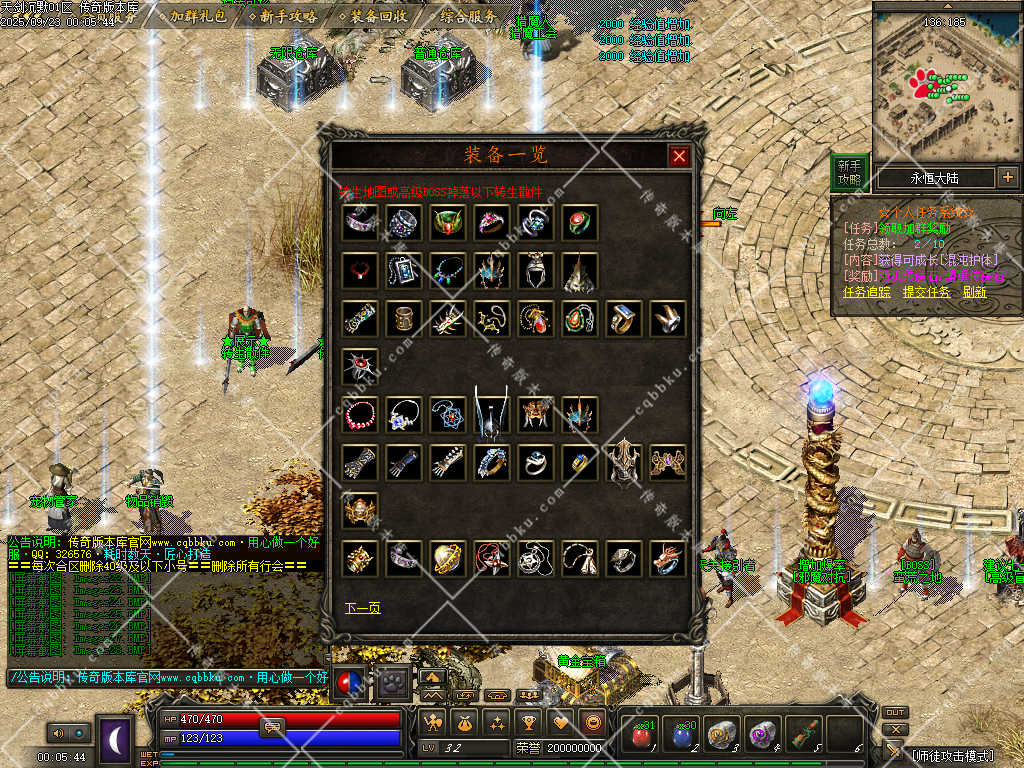Click the OUT button at bottom right
This screenshot has width=1024, height=768.
pyautogui.click(x=895, y=712)
